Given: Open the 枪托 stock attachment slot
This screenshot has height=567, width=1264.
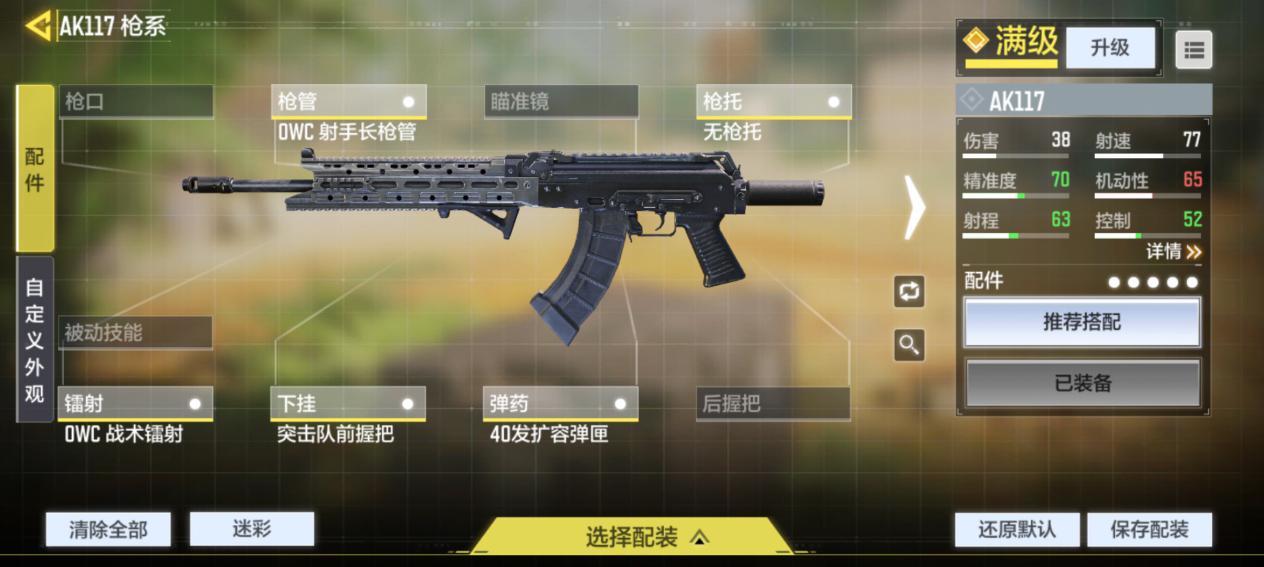Looking at the screenshot, I should 773,101.
